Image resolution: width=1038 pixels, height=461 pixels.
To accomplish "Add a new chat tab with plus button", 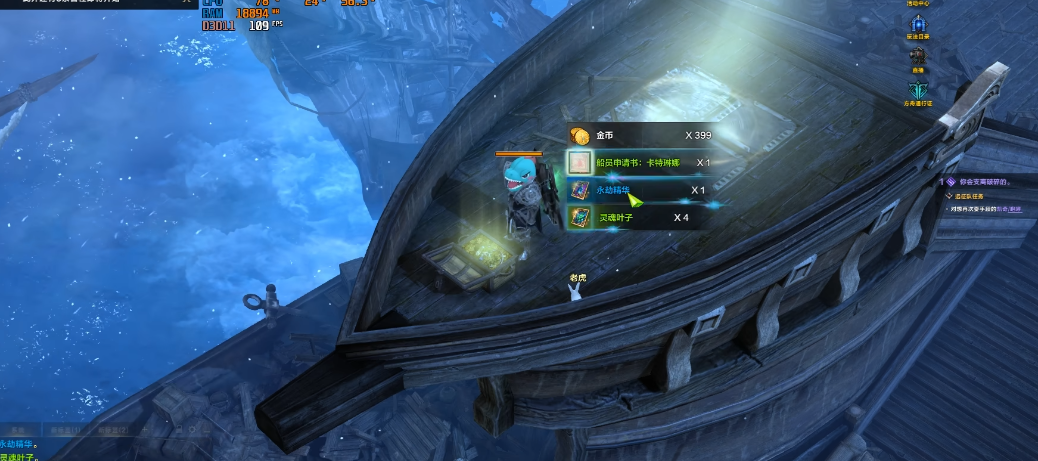I will click(x=146, y=429).
